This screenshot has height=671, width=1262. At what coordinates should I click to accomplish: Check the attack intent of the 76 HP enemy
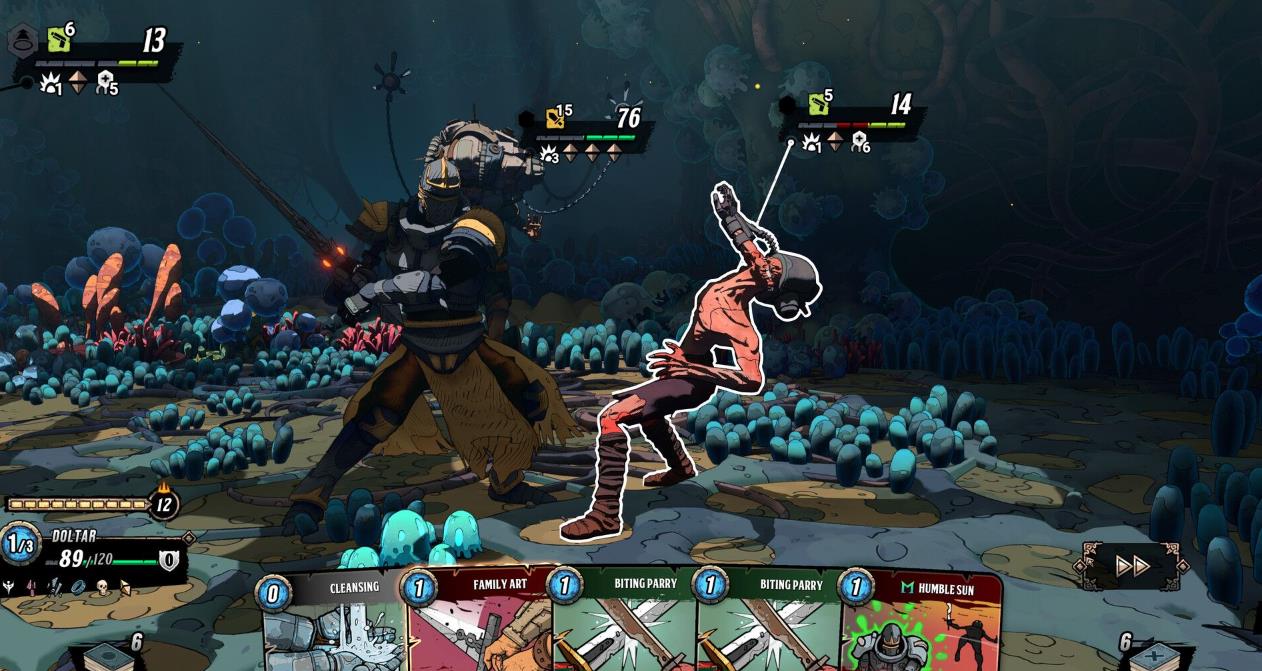549,153
